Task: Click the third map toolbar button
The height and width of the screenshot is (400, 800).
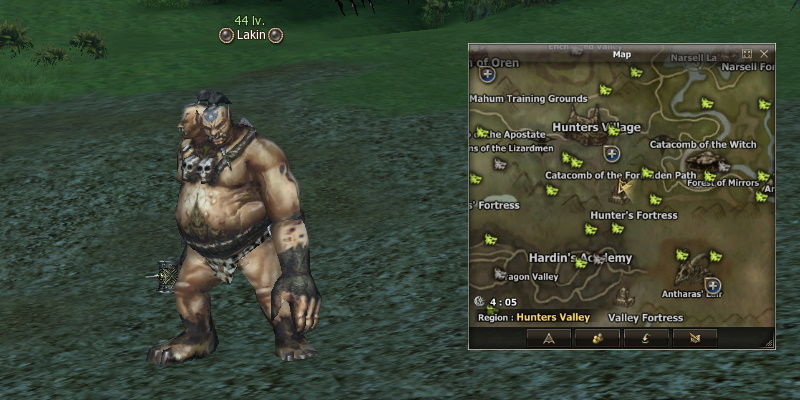Action: 646,338
